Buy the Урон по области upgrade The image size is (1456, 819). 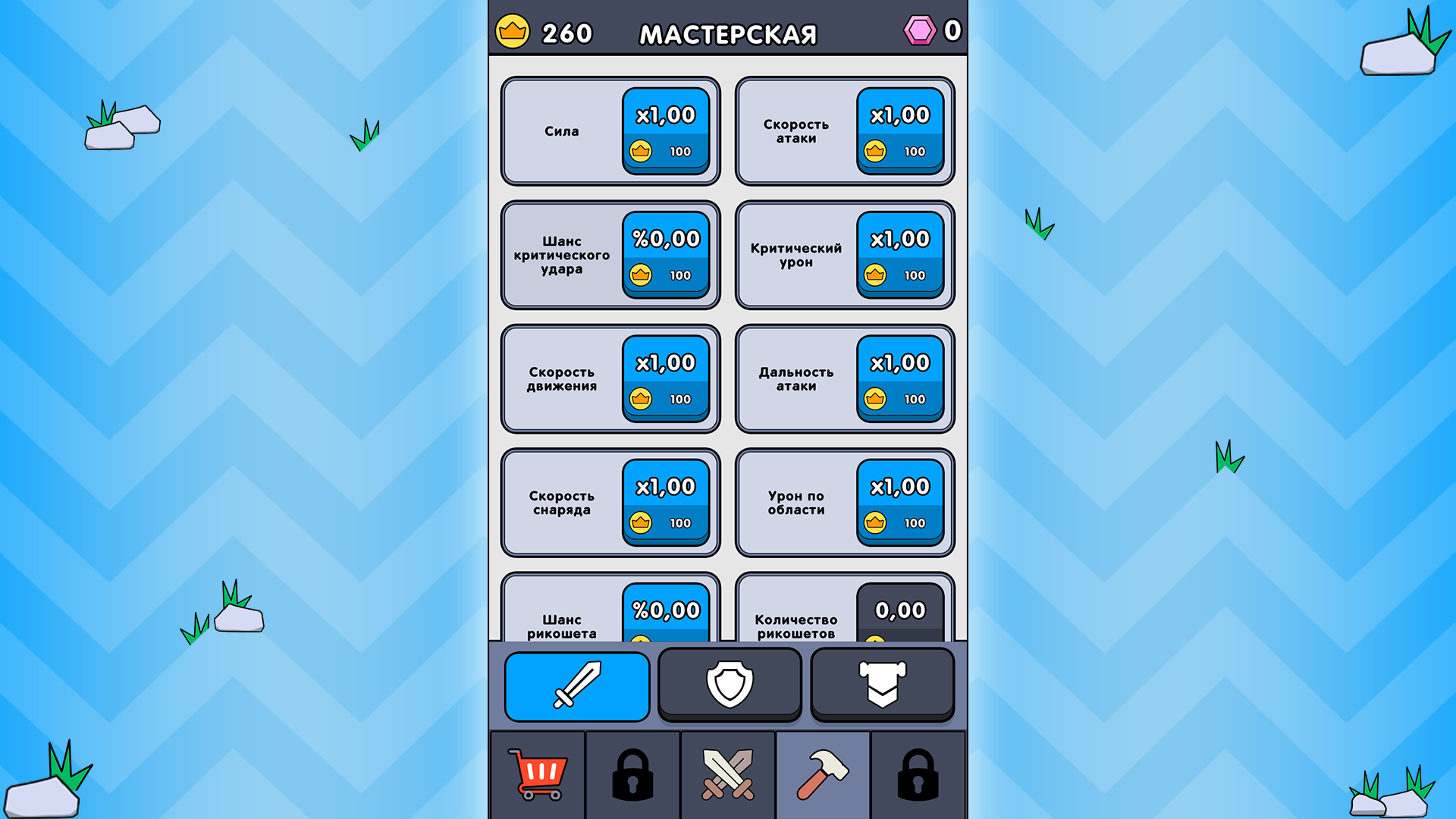899,503
